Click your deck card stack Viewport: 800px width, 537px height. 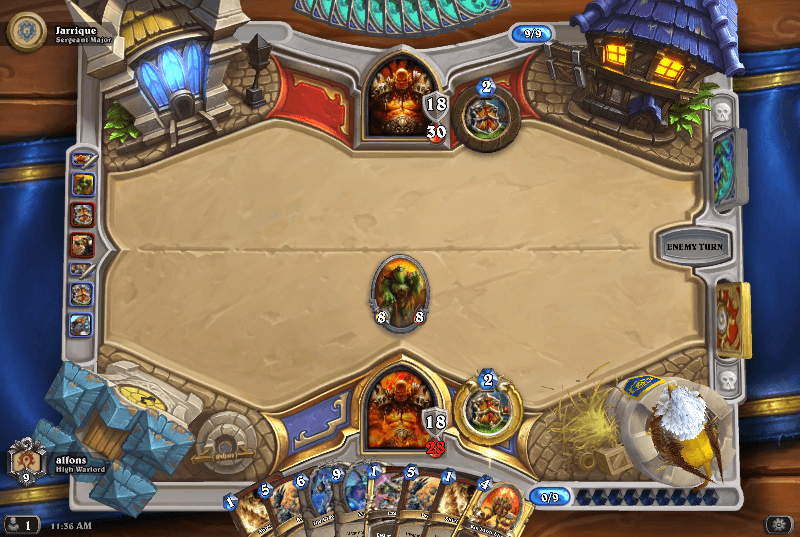click(x=733, y=320)
